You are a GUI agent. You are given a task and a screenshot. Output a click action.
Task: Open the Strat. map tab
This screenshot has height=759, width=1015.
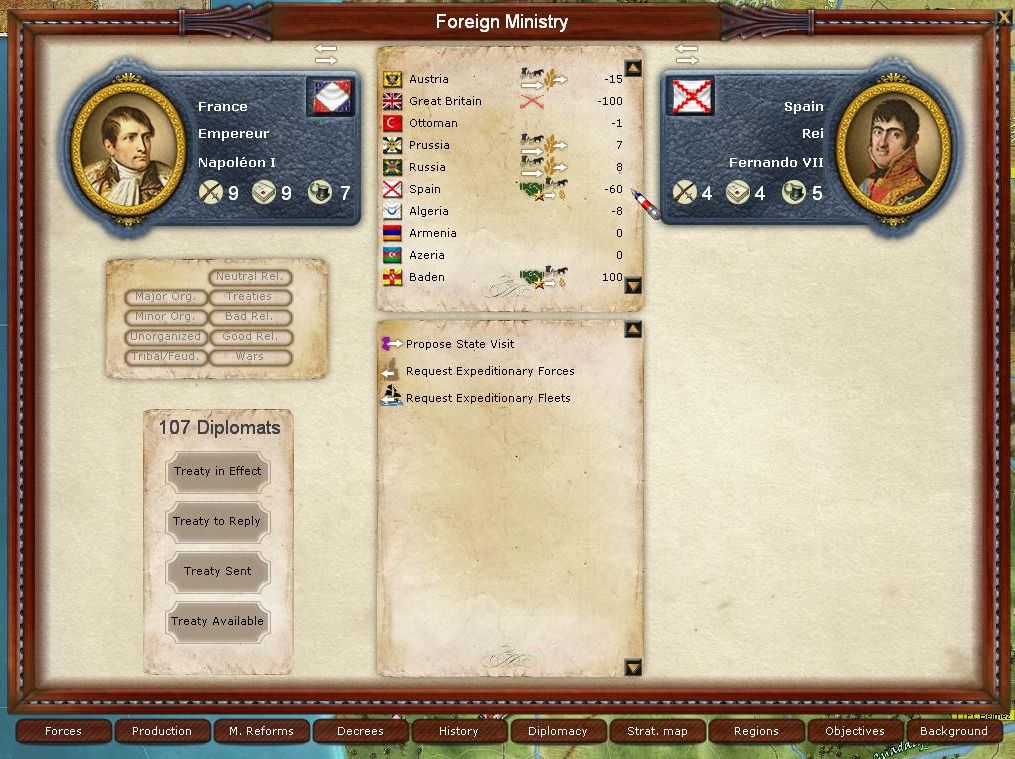(x=657, y=731)
